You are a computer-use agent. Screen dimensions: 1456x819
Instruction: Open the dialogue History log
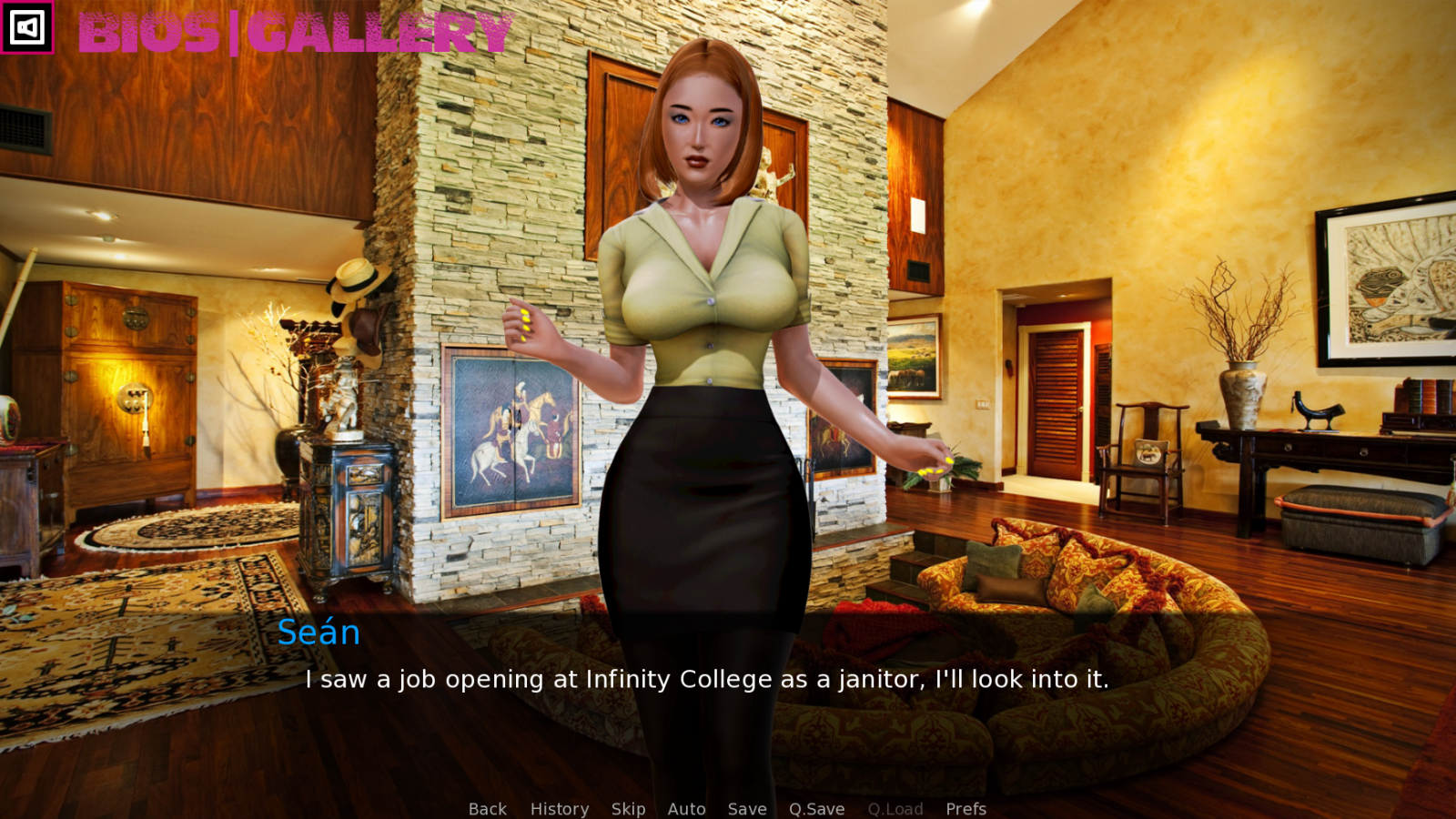coord(560,808)
